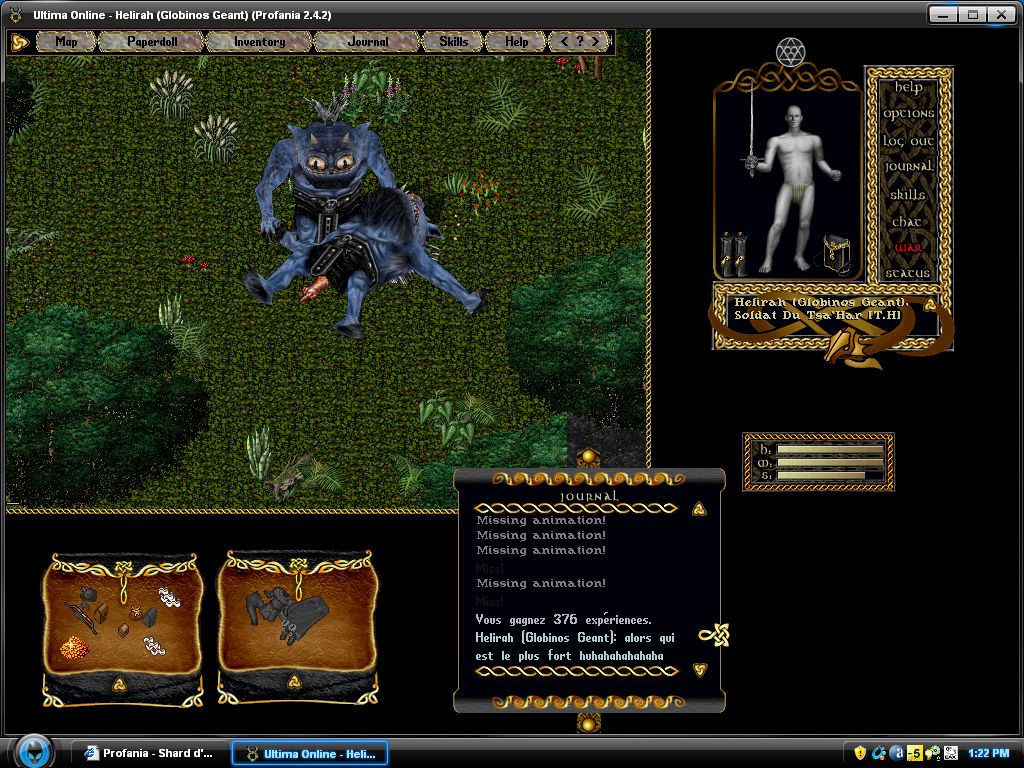Open Options from the paperdoll panel

[x=908, y=114]
